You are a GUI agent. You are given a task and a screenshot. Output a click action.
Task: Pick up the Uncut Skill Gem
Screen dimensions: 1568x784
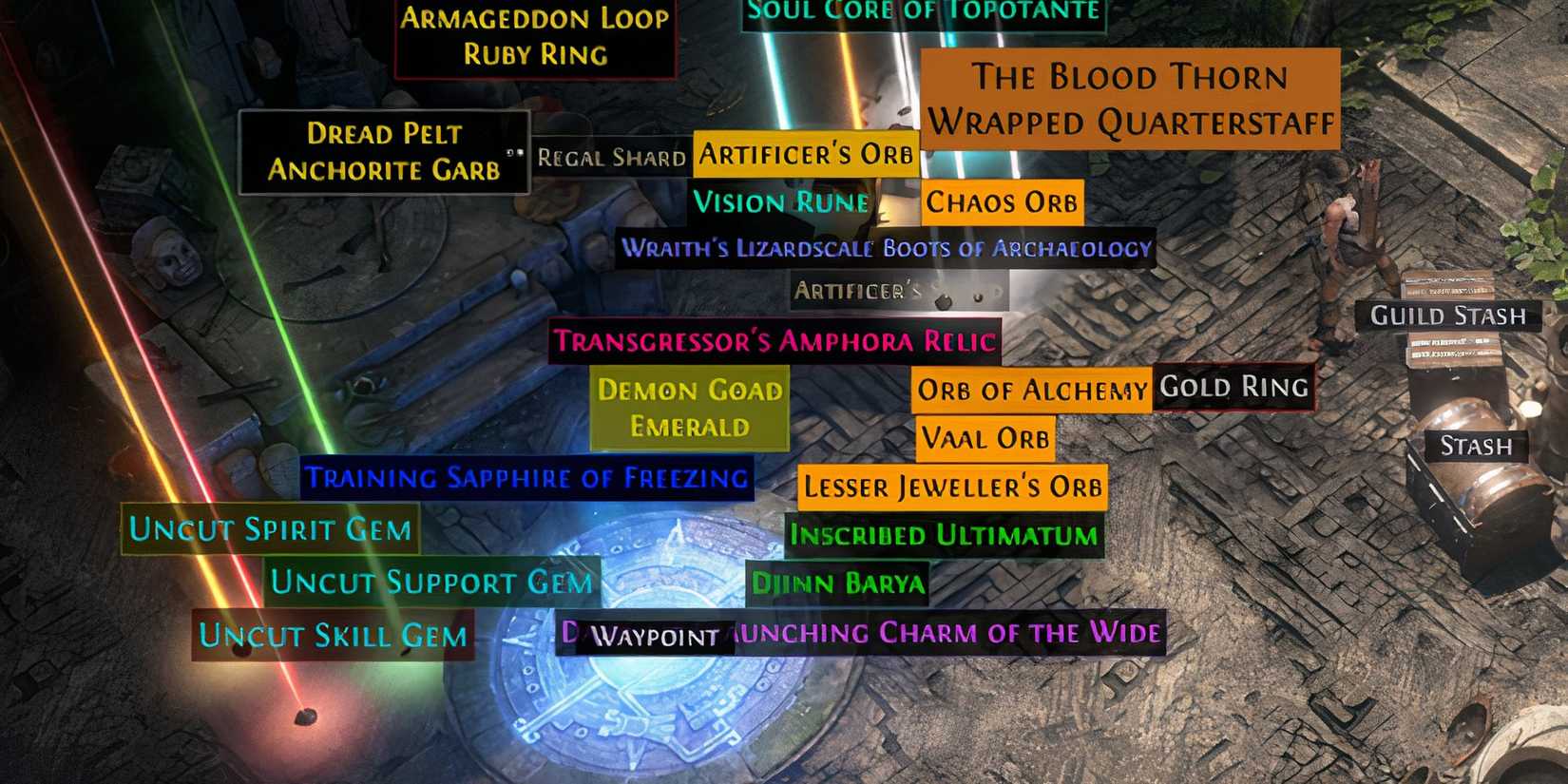(332, 637)
